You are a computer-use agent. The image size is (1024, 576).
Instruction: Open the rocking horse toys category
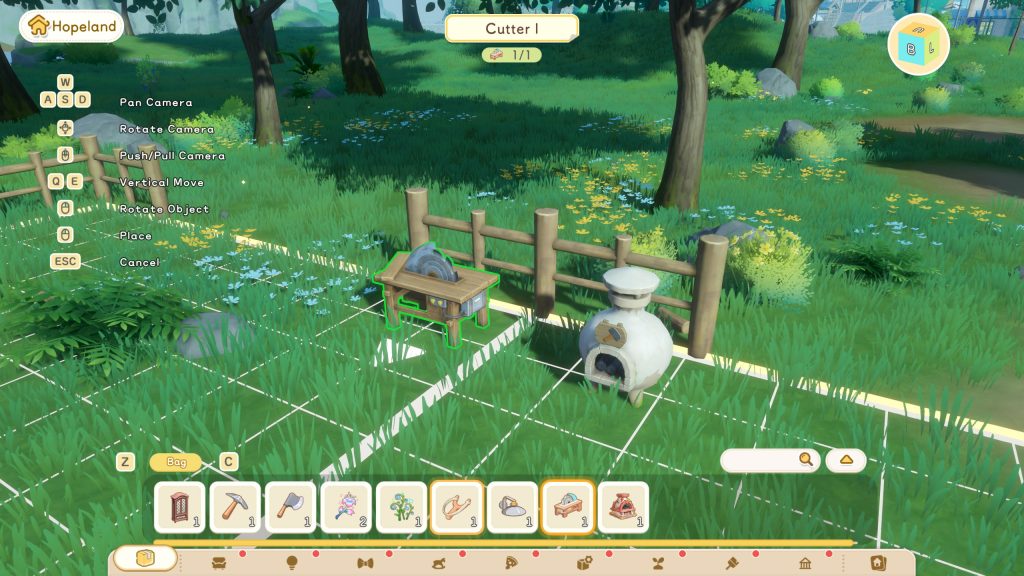(x=438, y=563)
